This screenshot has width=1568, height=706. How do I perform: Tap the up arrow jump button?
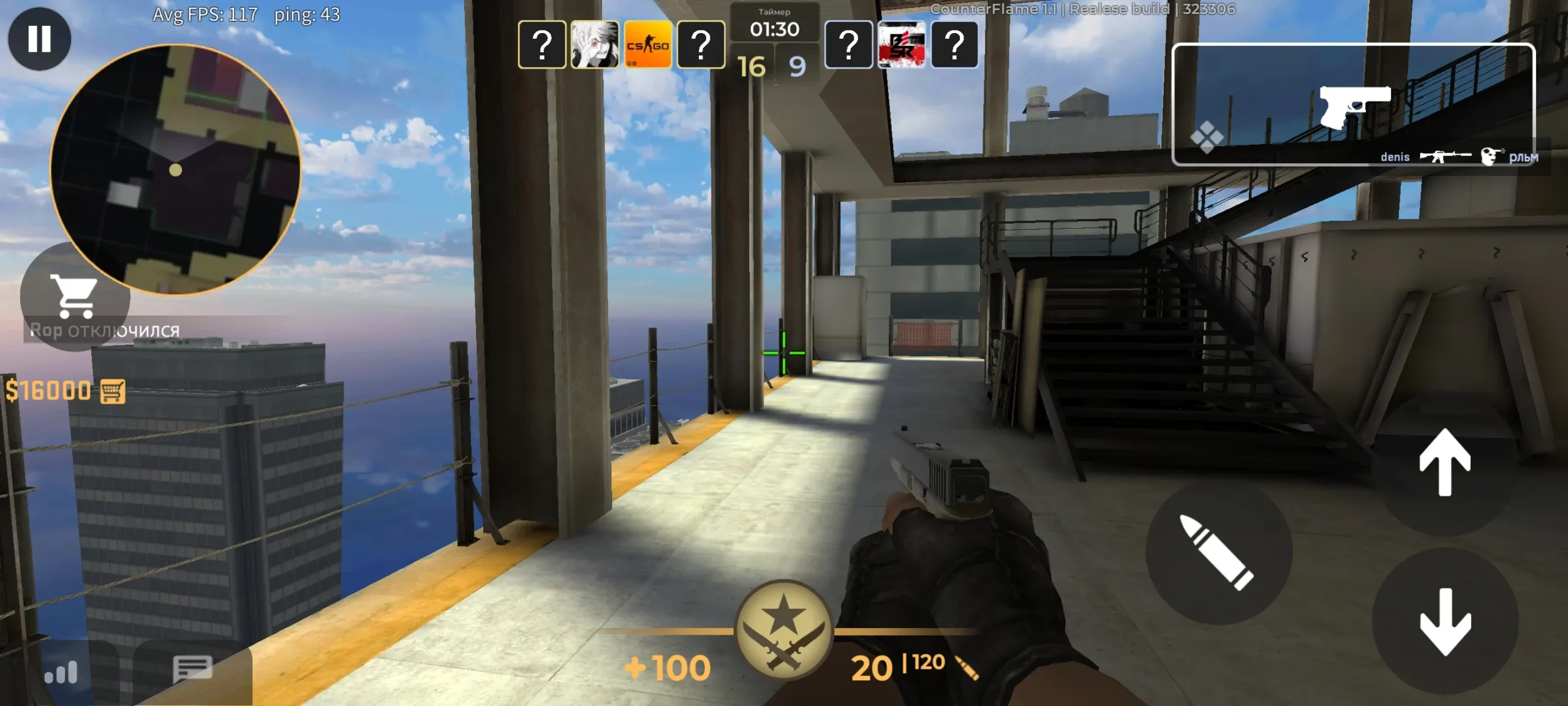[x=1445, y=462]
